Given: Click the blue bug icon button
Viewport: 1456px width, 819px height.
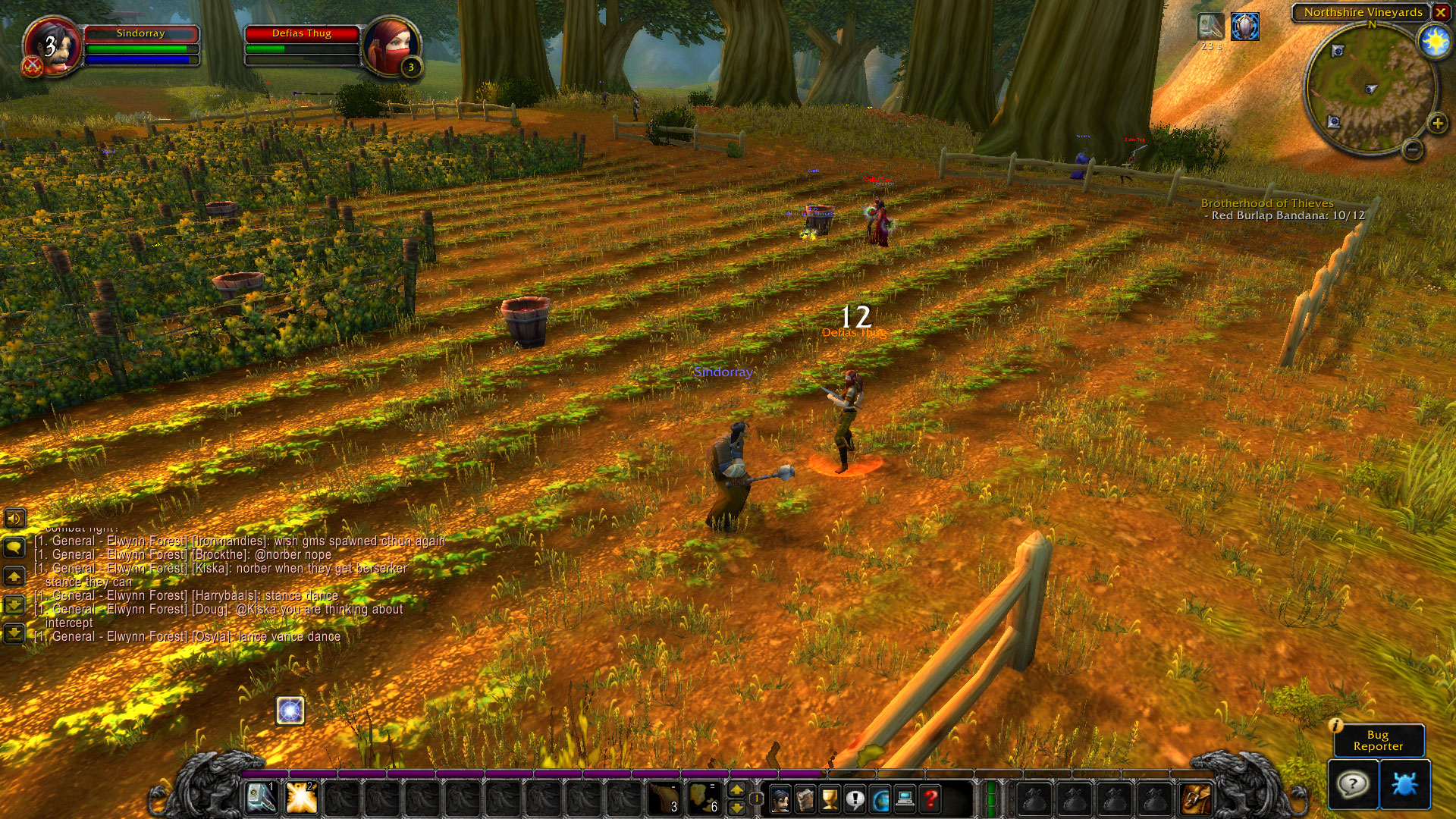Looking at the screenshot, I should click(x=1404, y=783).
